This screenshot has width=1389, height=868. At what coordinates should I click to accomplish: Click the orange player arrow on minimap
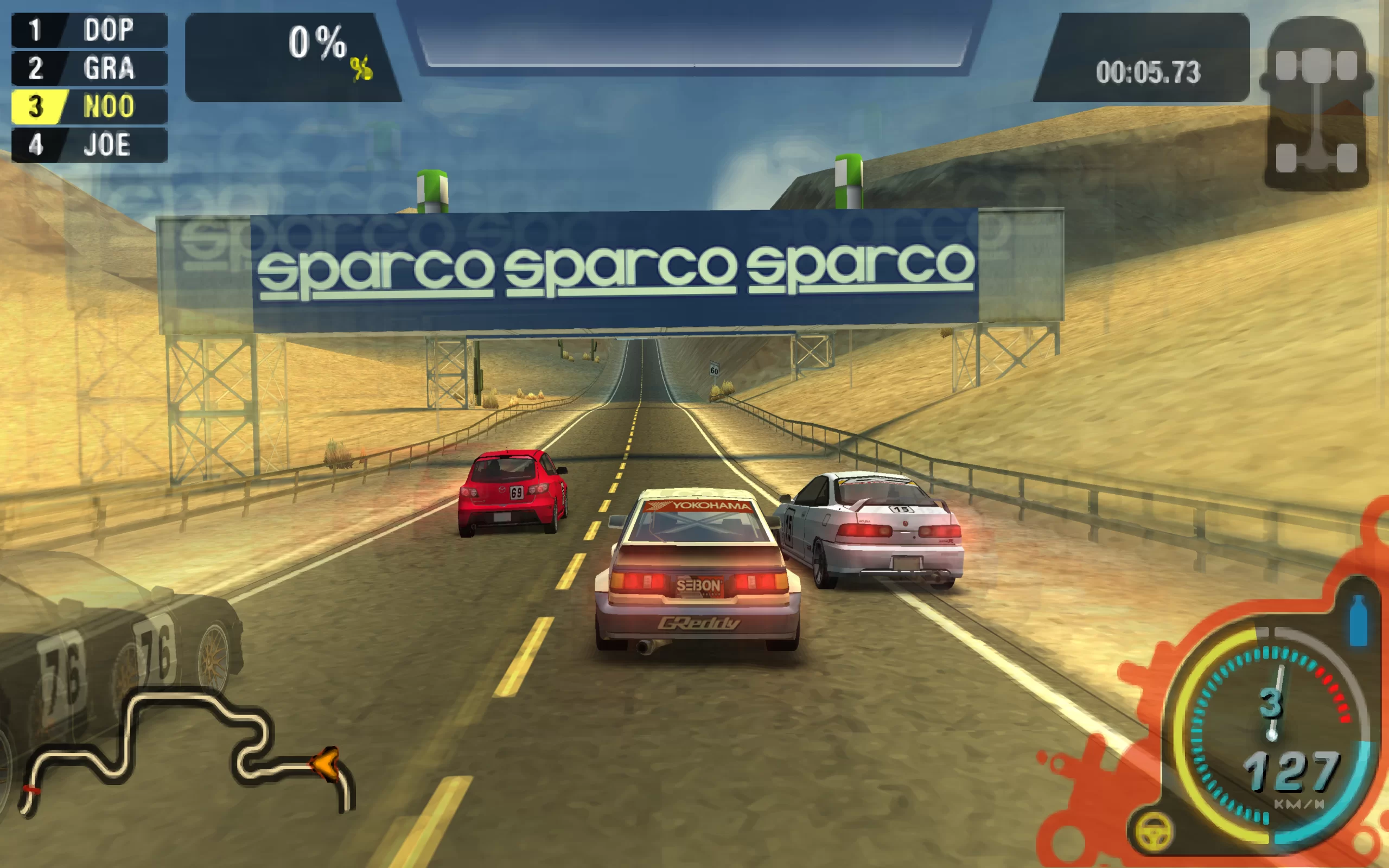(327, 763)
